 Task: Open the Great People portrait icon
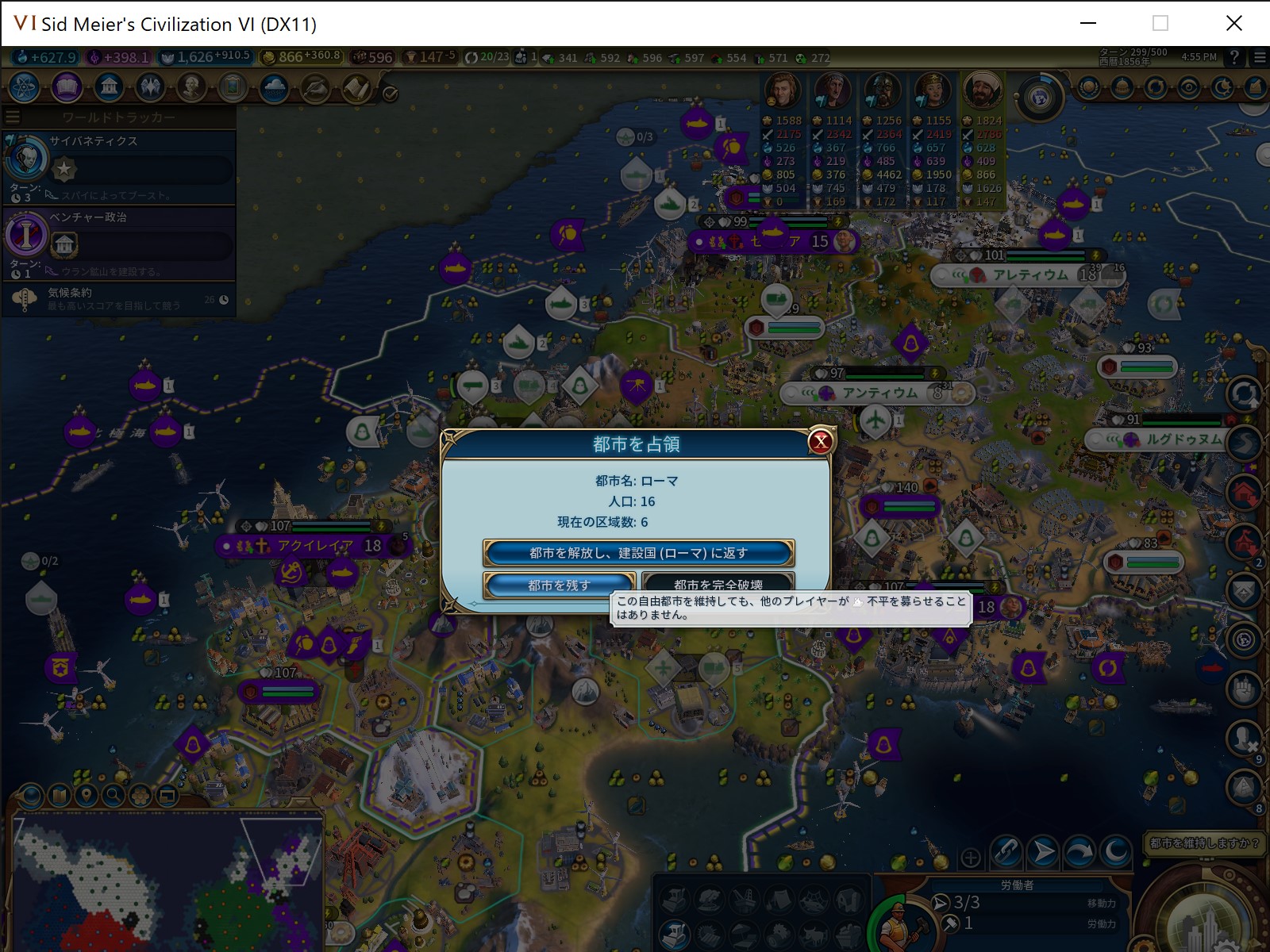[192, 88]
